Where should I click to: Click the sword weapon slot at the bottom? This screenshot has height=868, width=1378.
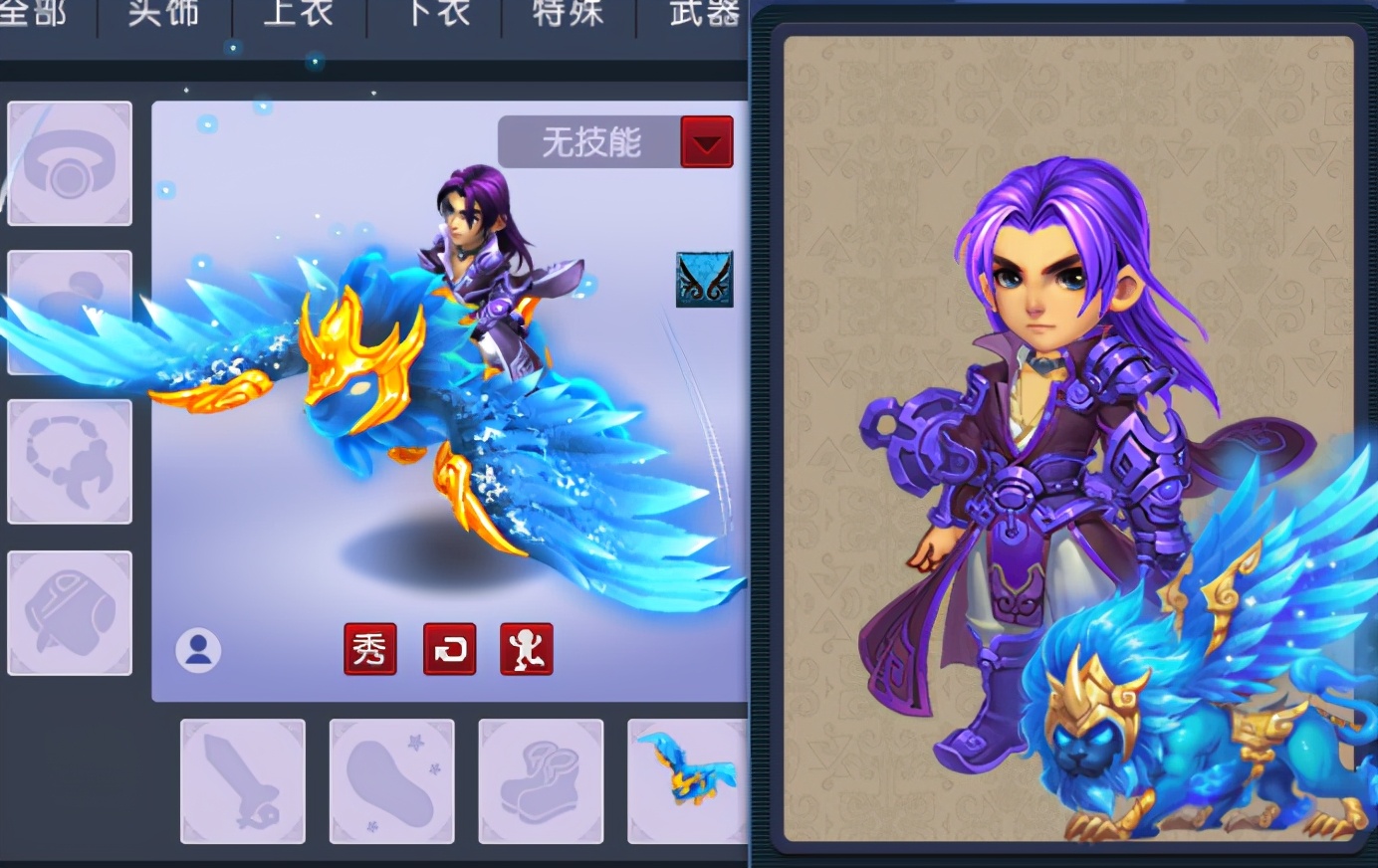tap(242, 779)
